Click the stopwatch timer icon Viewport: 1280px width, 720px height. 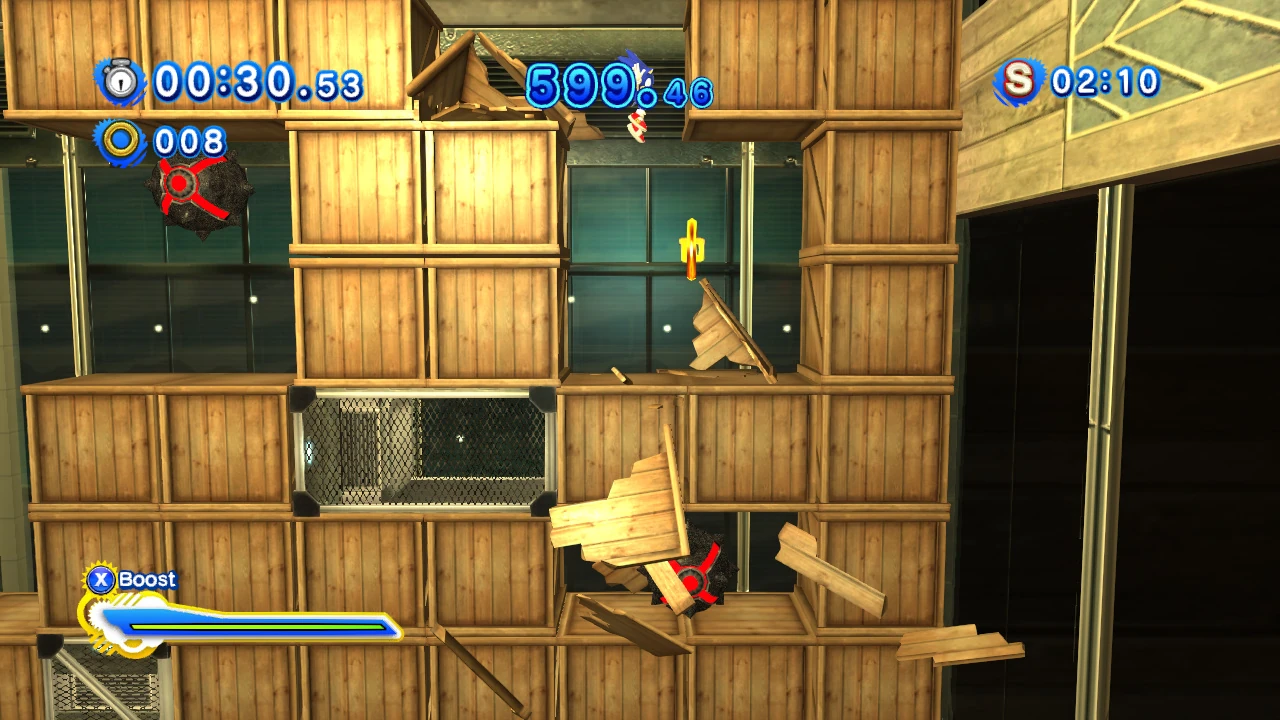pos(121,81)
